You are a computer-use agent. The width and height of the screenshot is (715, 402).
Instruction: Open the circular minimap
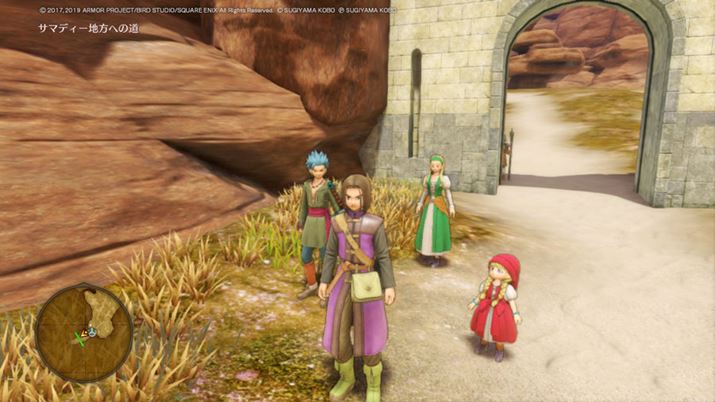(84, 333)
